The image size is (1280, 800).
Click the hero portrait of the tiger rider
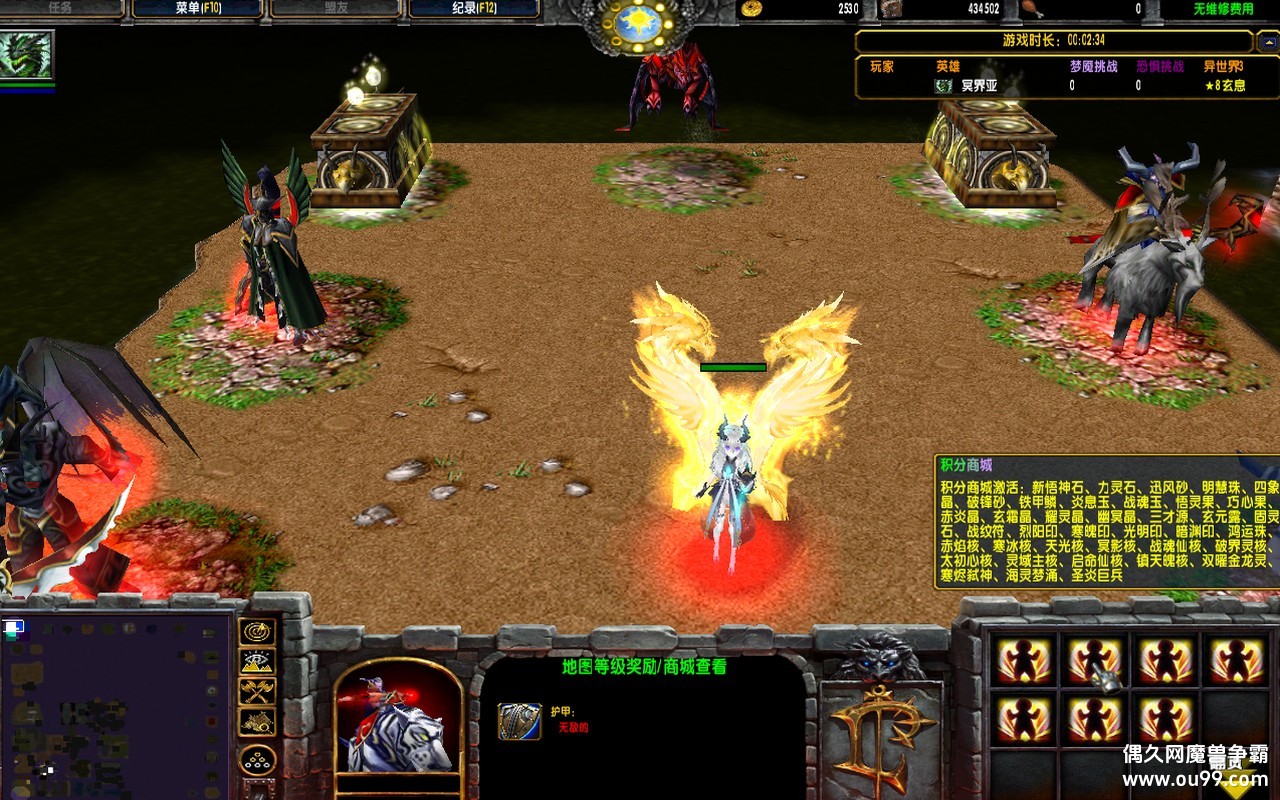[398, 730]
